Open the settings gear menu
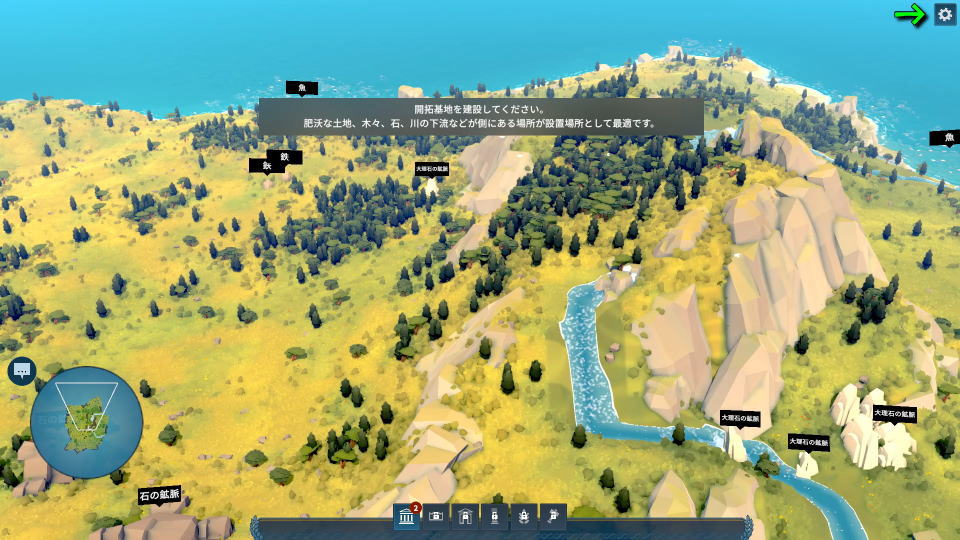 (944, 14)
